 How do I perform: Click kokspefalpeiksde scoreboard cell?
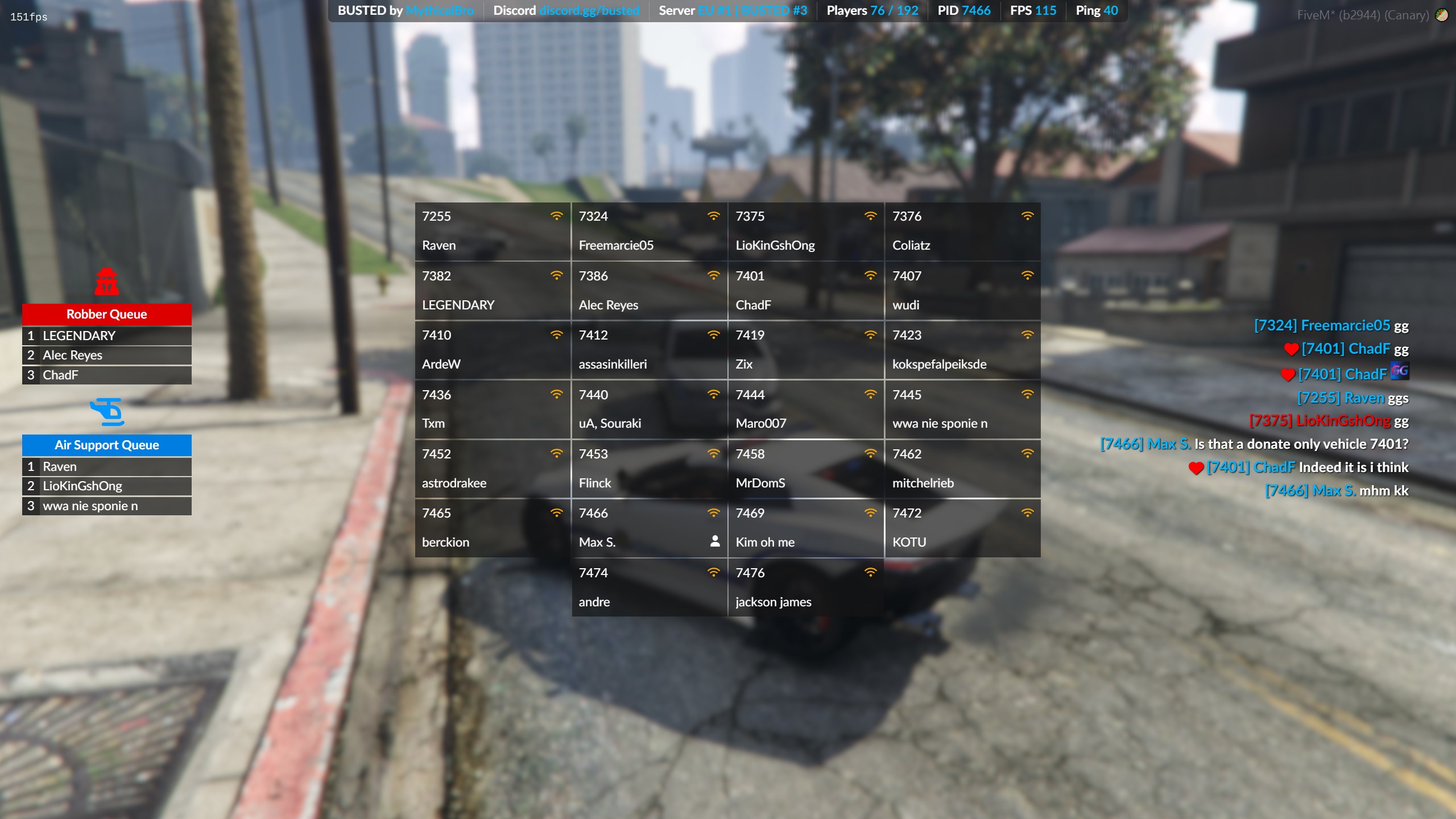(962, 350)
